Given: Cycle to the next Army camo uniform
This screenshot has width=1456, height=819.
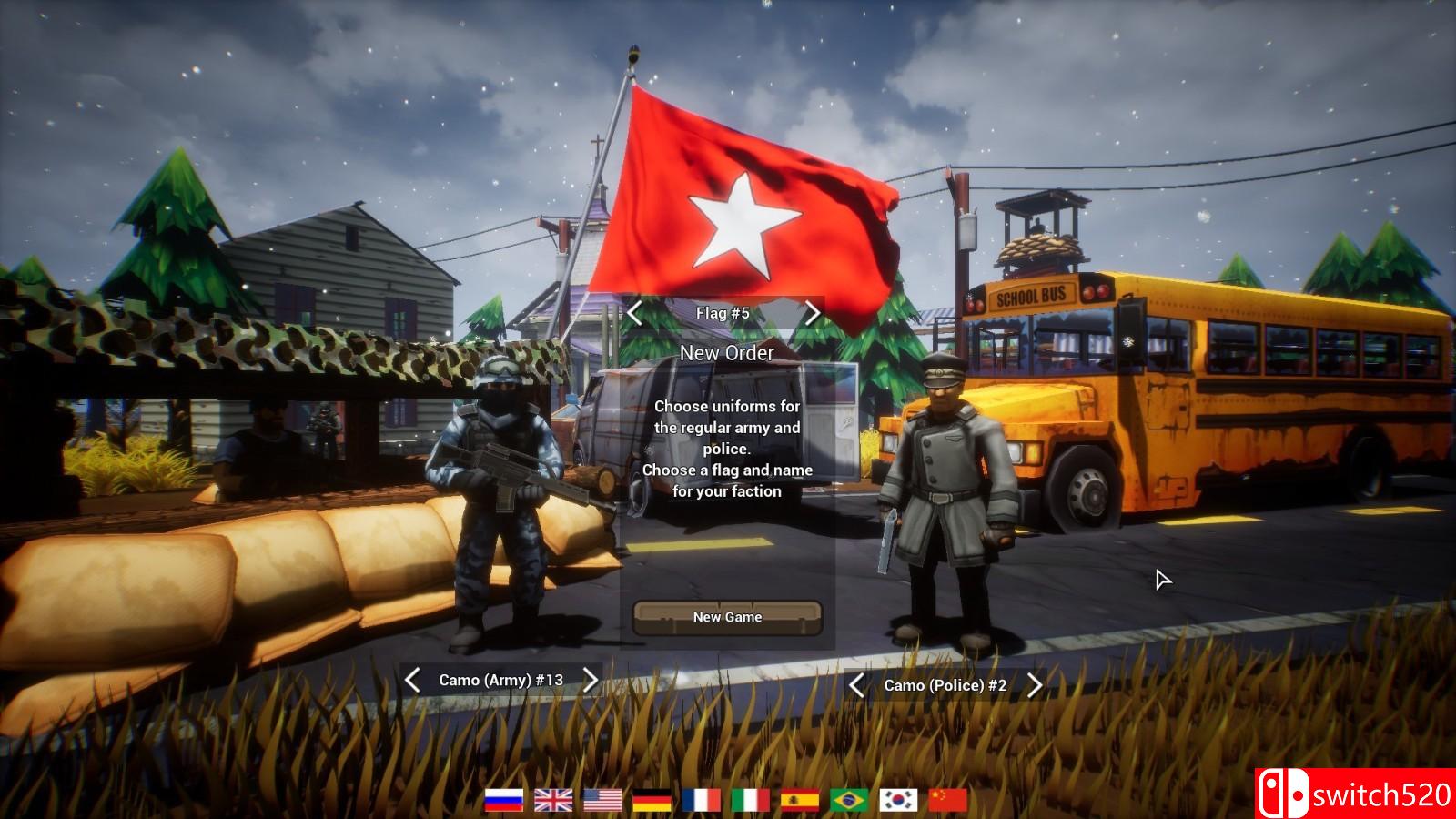Looking at the screenshot, I should pos(590,680).
